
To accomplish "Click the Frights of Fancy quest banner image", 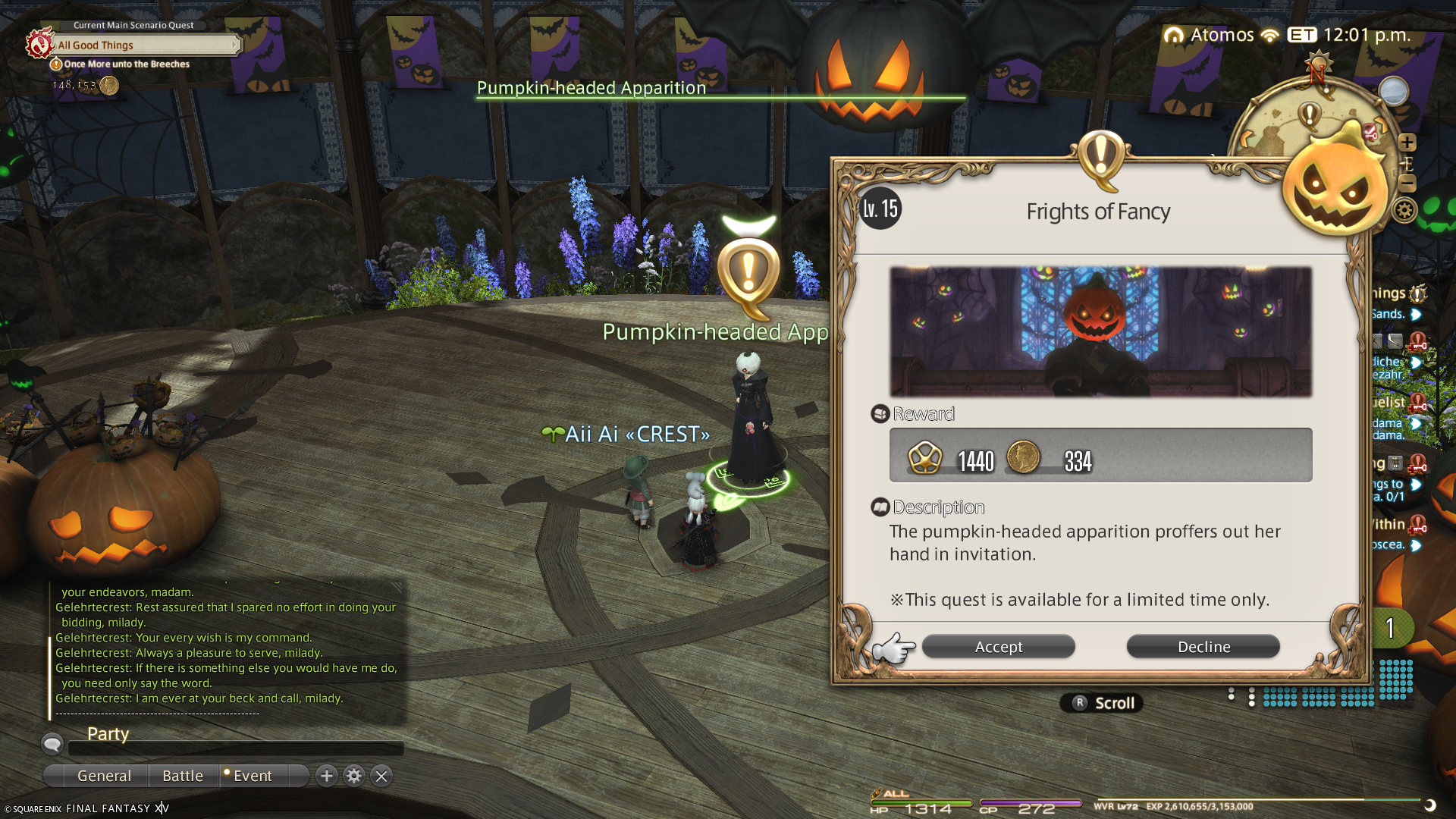I will [x=1100, y=331].
